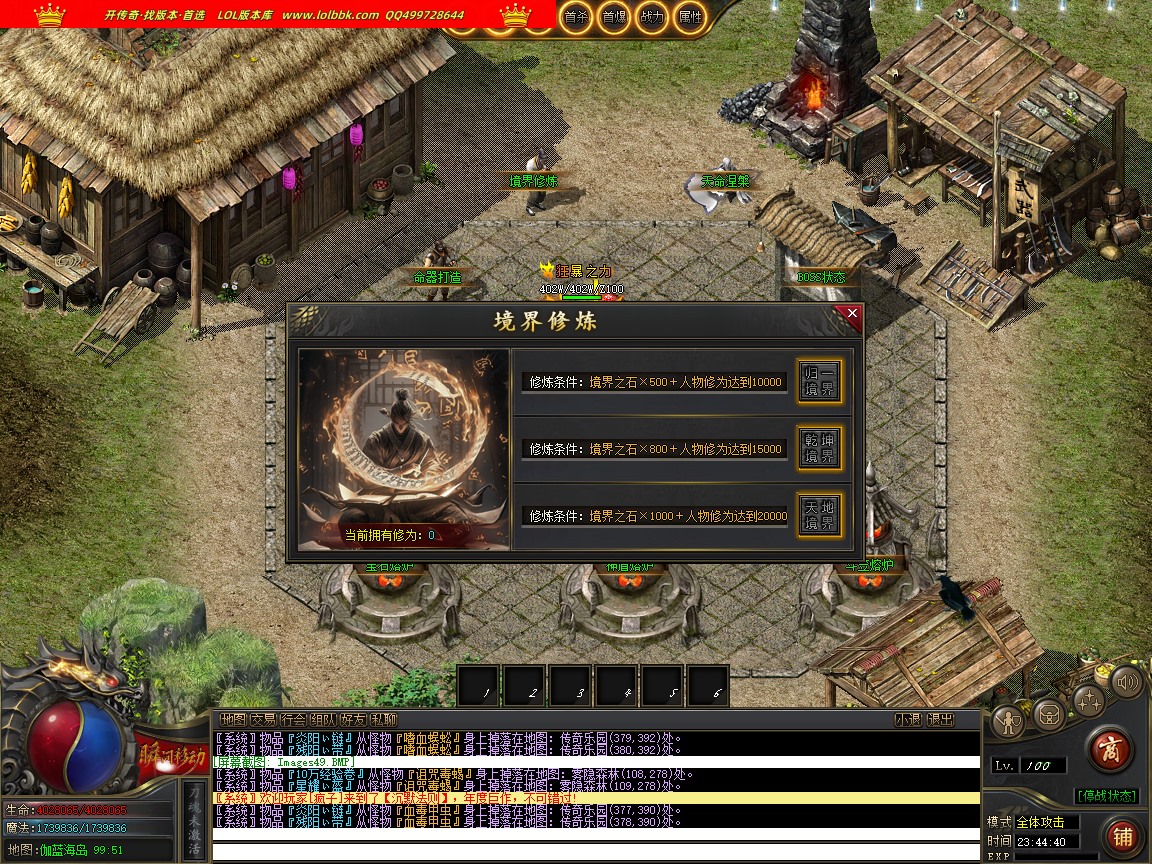Open the 组队 party panel

click(323, 719)
